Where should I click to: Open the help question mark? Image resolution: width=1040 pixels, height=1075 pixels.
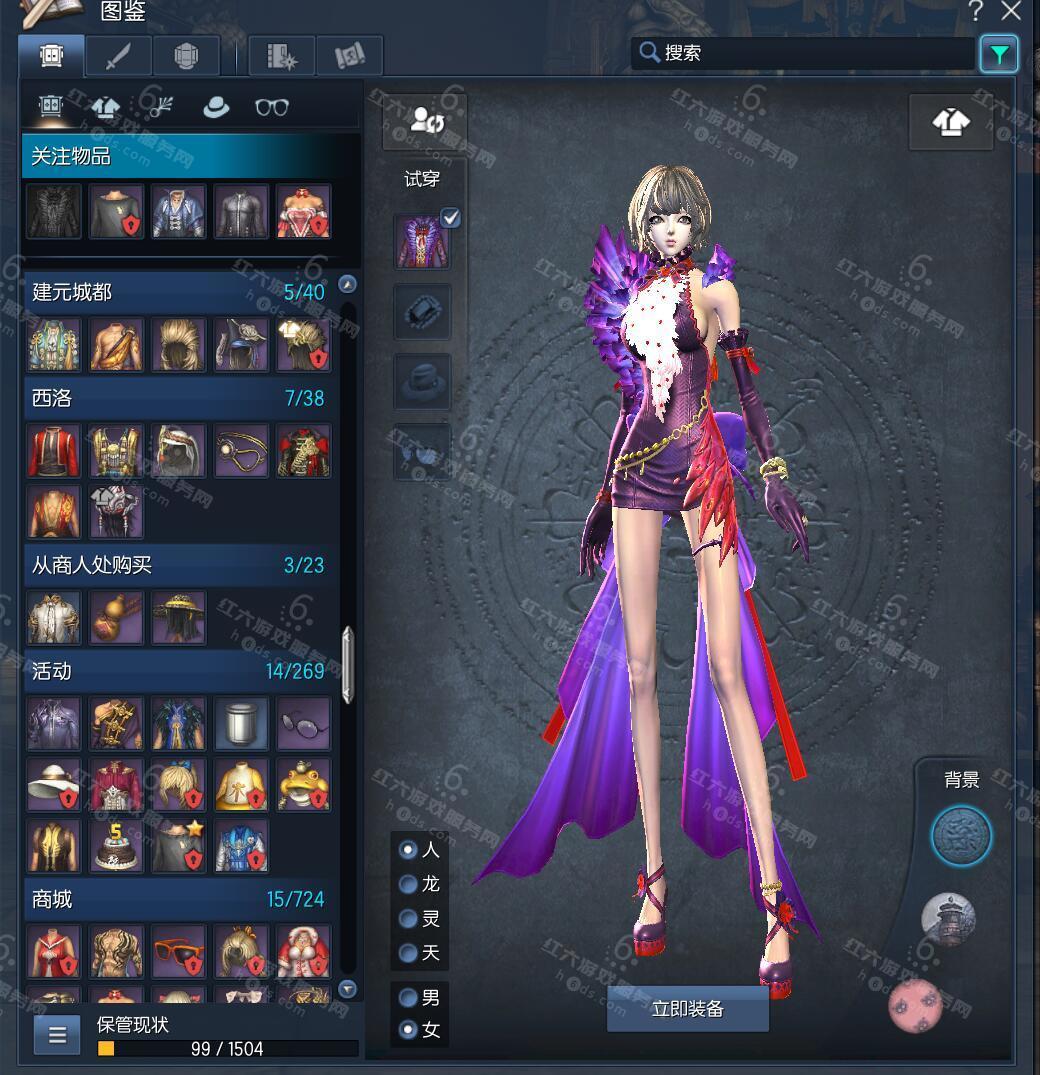[976, 12]
